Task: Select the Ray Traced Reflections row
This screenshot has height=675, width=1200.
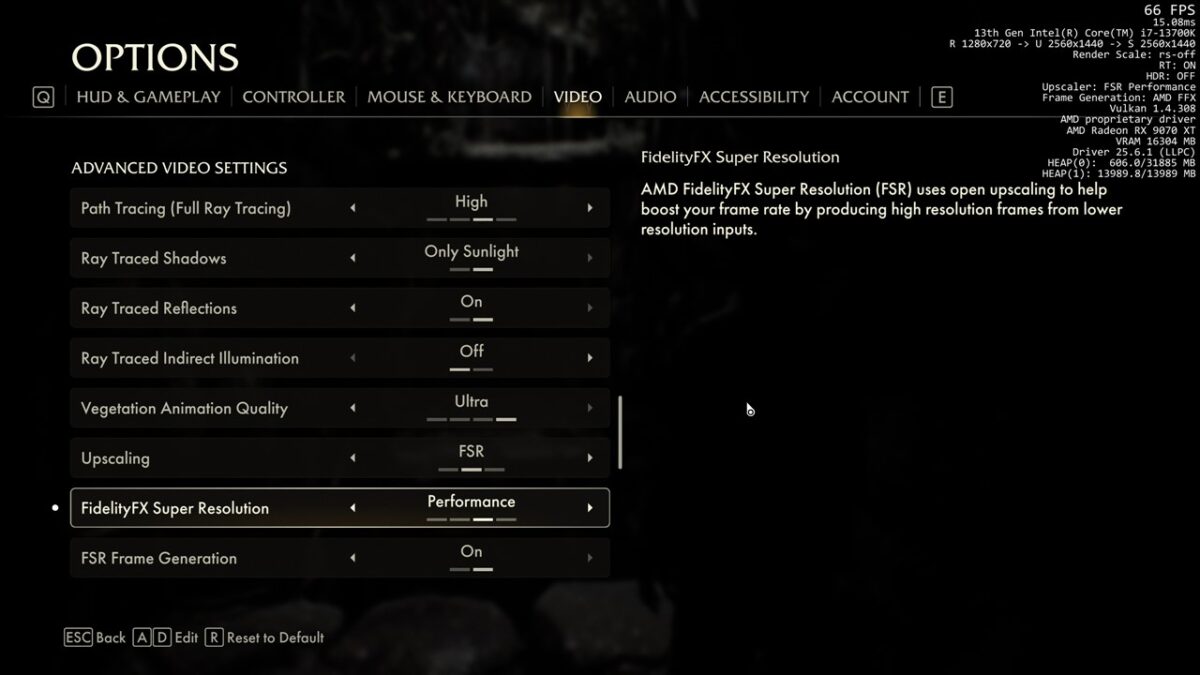Action: click(x=200, y=308)
